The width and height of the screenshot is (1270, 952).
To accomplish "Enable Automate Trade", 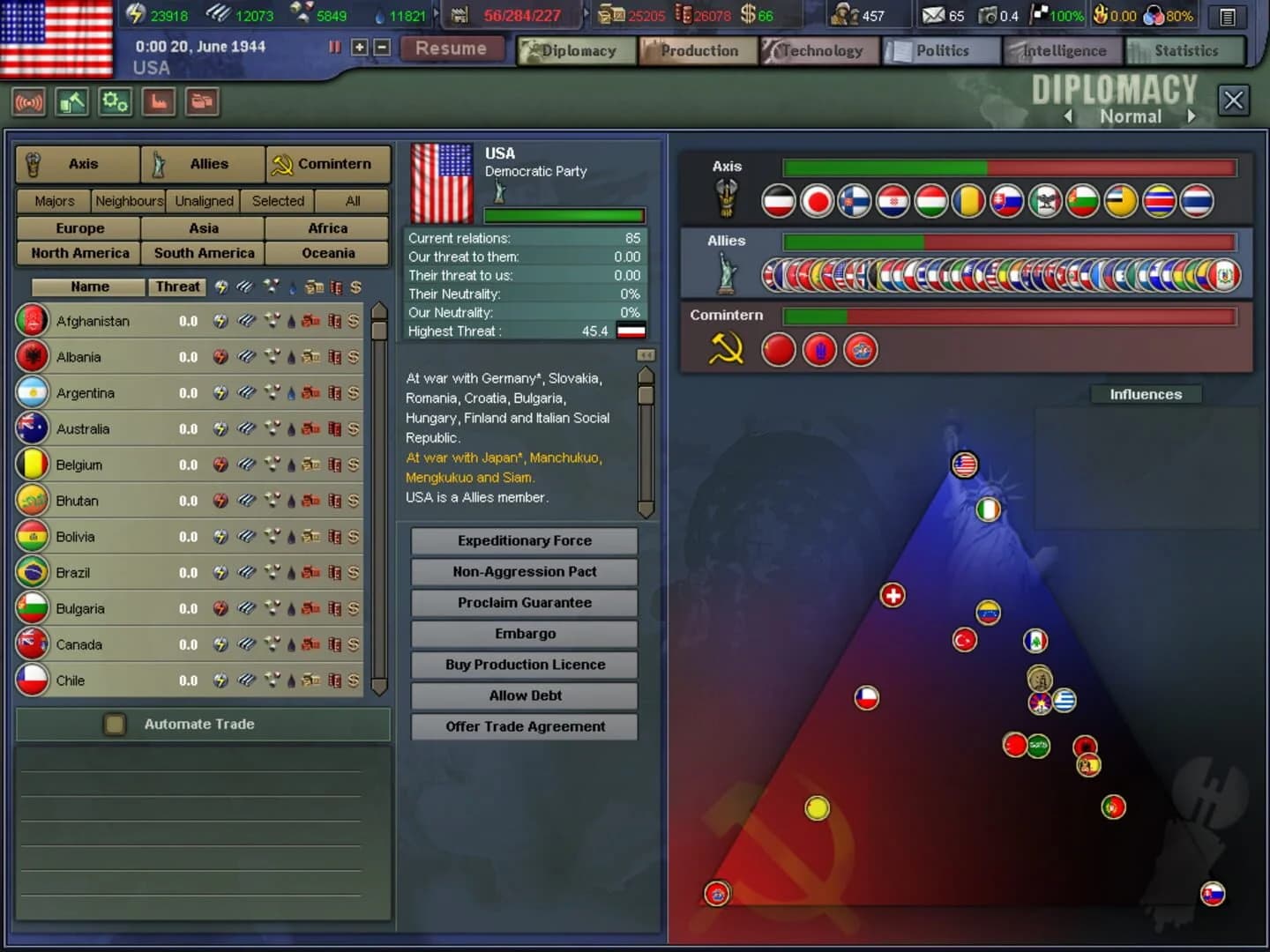I will pos(115,724).
